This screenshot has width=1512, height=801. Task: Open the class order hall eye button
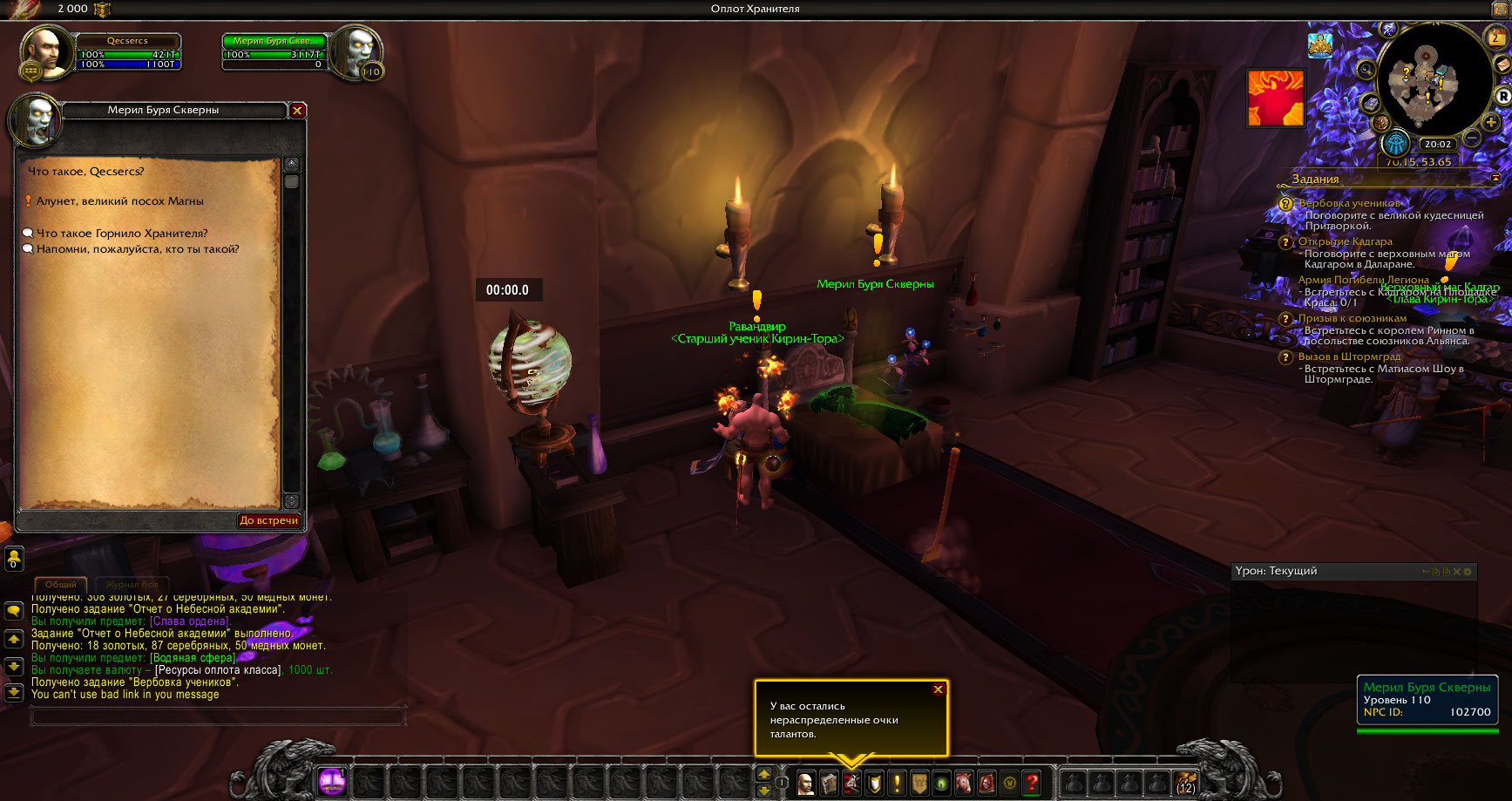[x=1396, y=142]
